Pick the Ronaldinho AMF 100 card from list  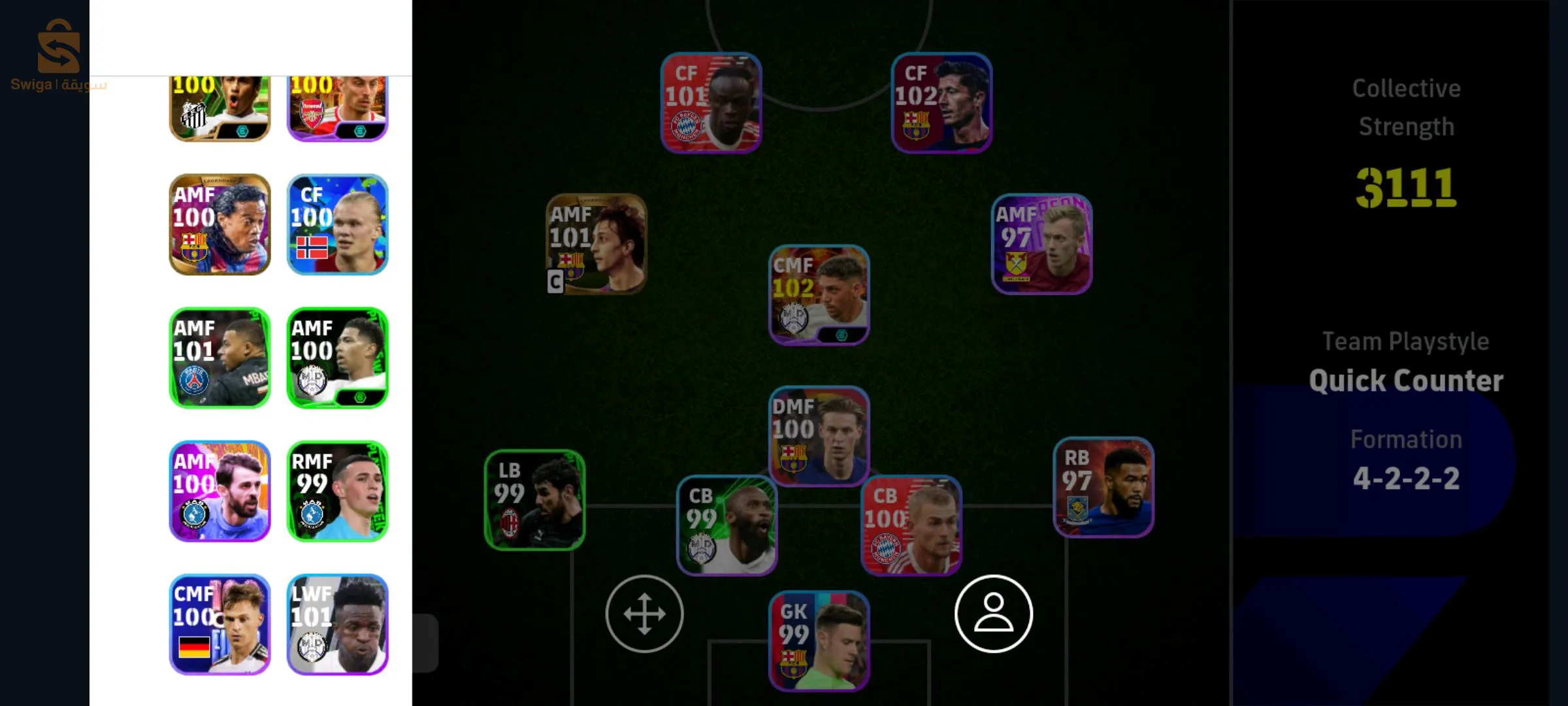click(220, 224)
